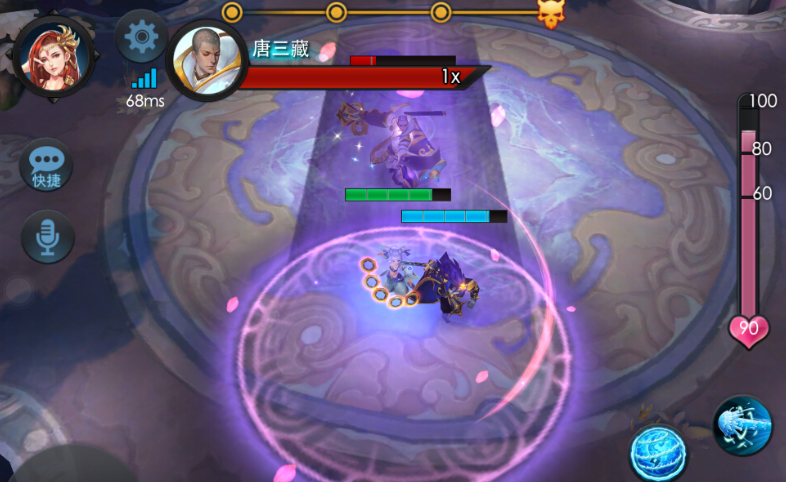Image resolution: width=786 pixels, height=482 pixels.
Task: Use the ice dragon skill
Action: 743,424
